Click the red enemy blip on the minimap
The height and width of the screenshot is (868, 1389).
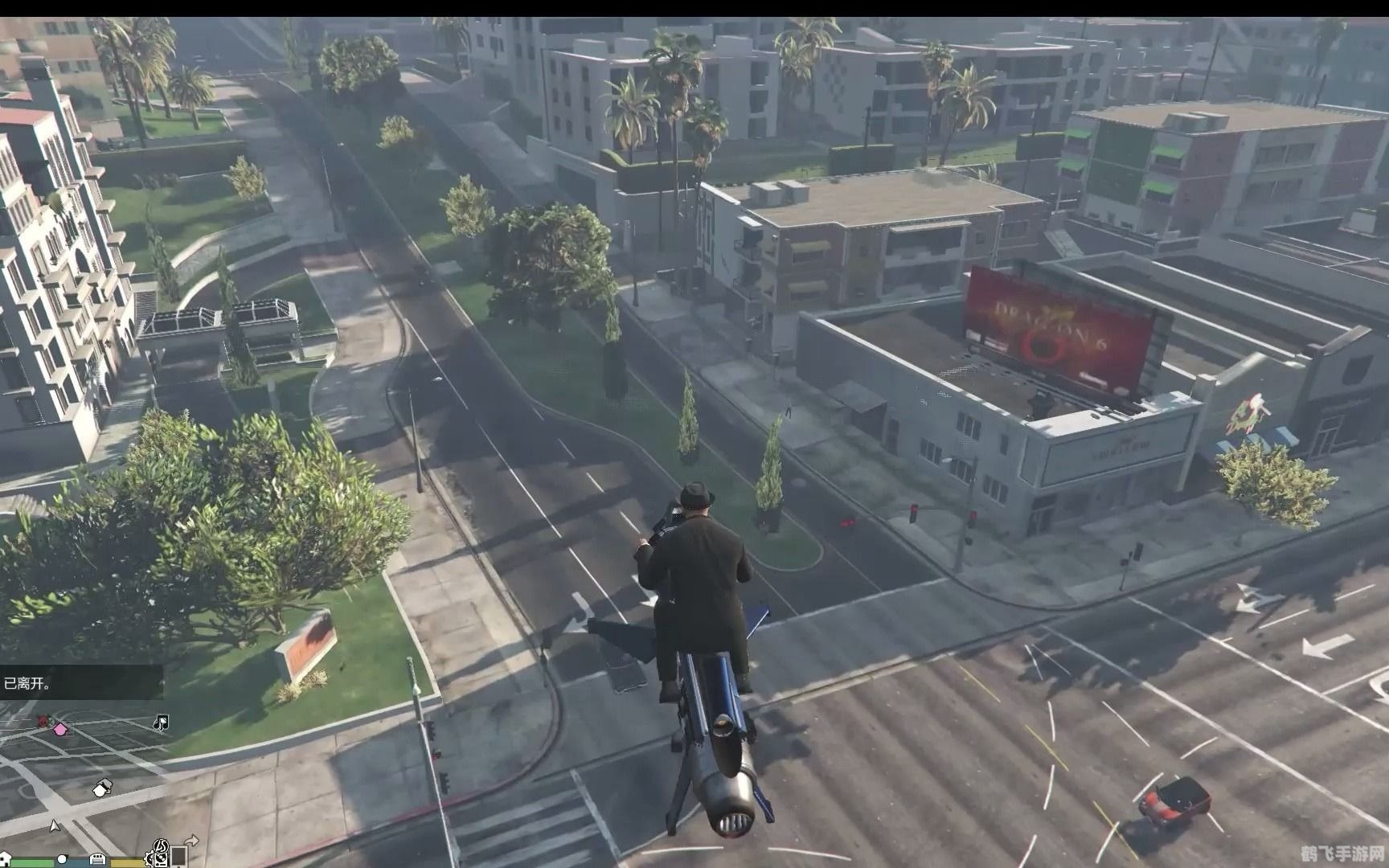(x=42, y=720)
